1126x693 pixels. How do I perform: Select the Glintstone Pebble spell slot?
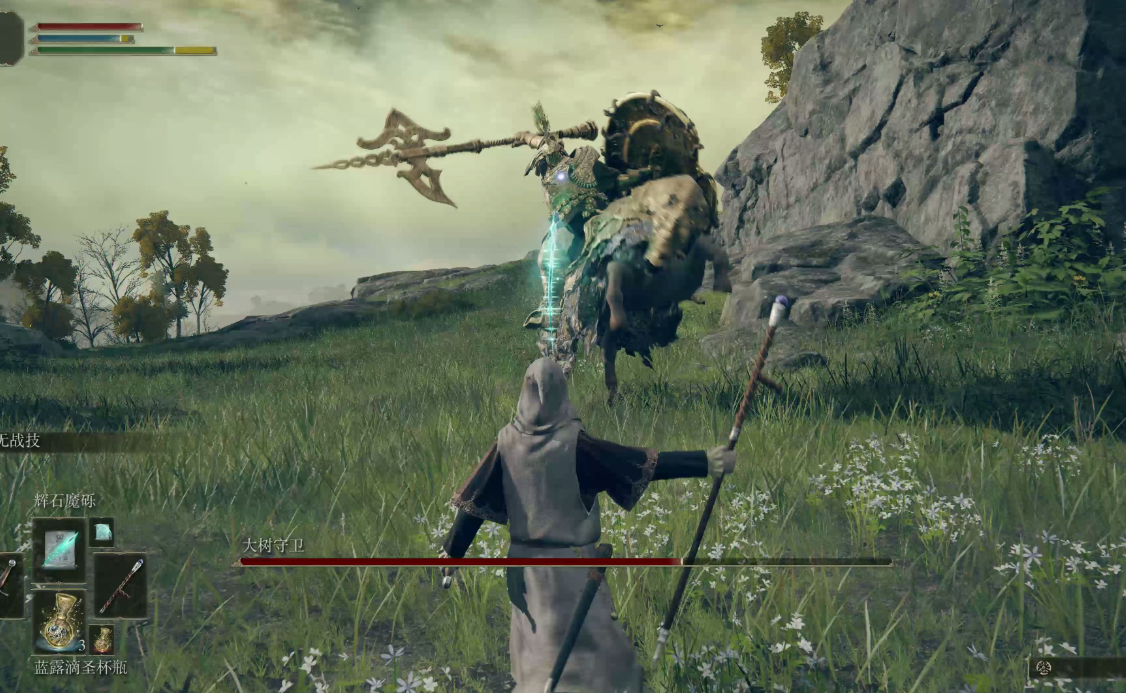pos(59,549)
